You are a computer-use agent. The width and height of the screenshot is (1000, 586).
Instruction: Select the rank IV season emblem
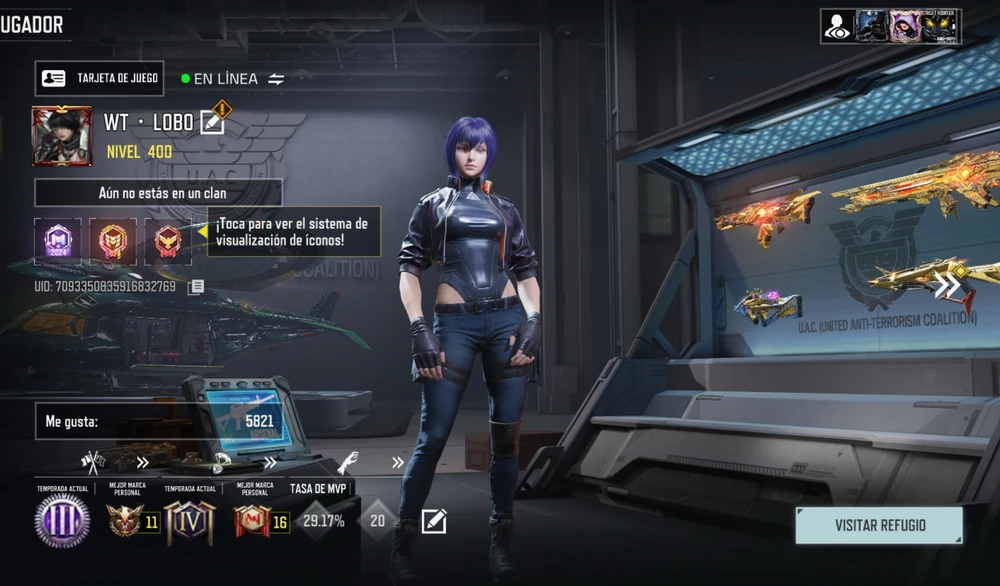click(190, 520)
